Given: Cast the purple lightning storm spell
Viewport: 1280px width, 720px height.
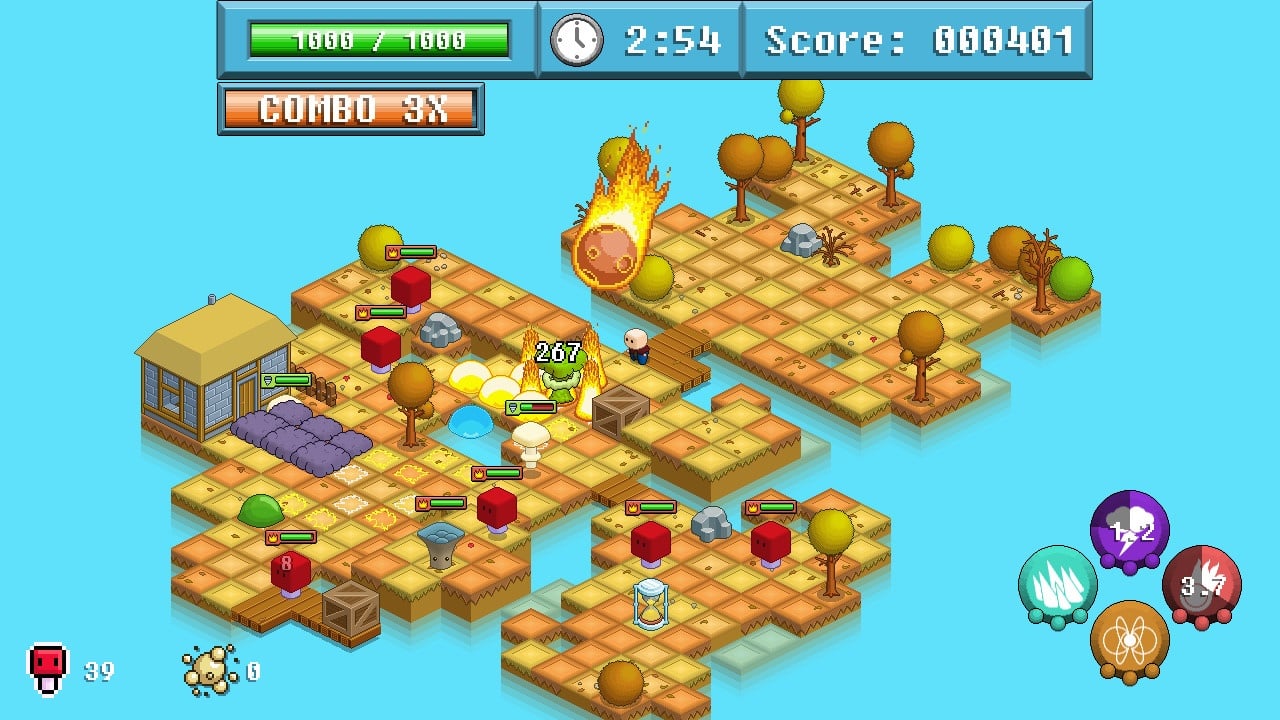Looking at the screenshot, I should (x=1129, y=530).
